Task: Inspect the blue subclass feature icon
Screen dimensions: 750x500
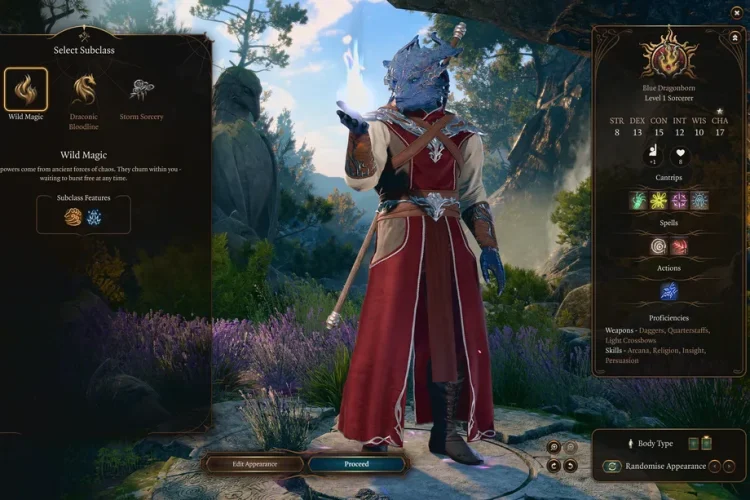Action: point(94,216)
